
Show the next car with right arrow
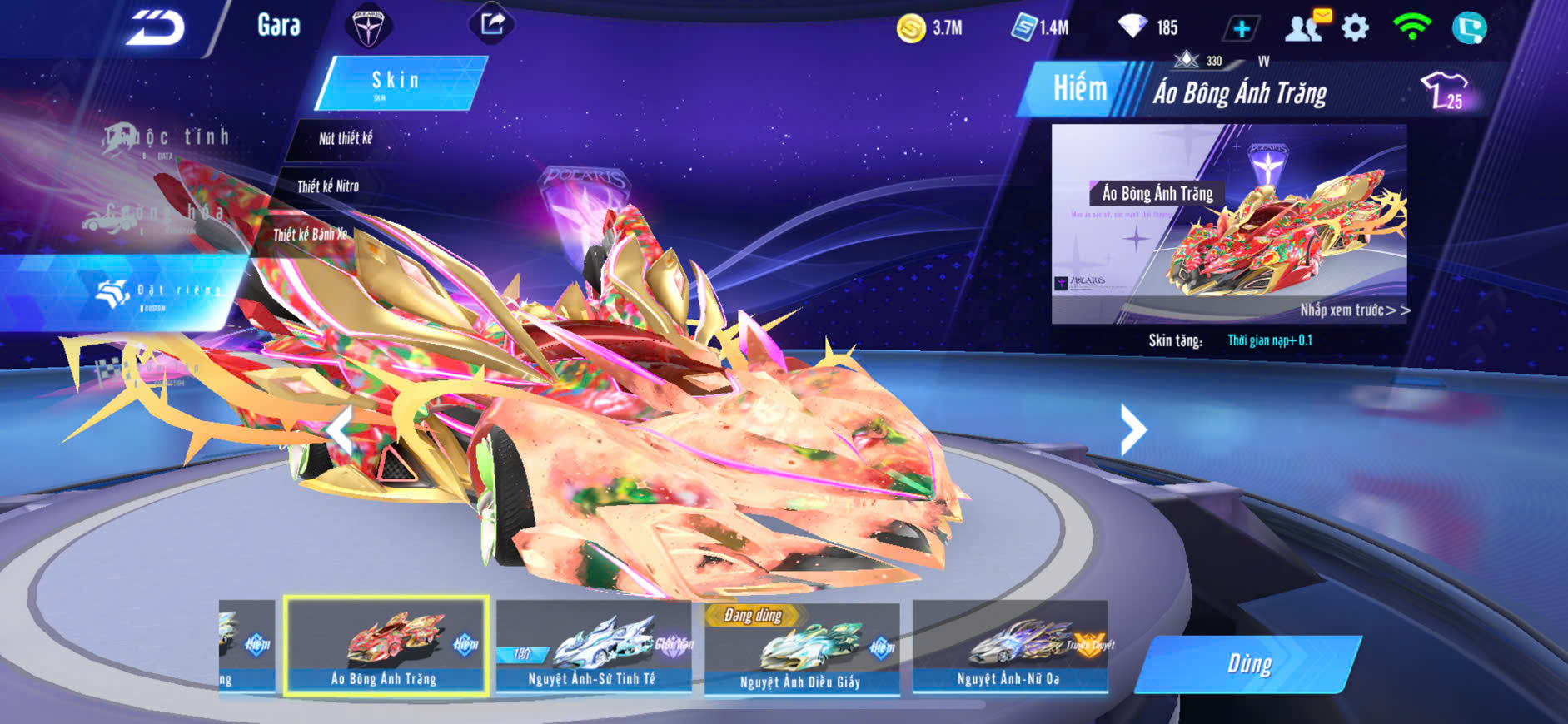[1132, 429]
